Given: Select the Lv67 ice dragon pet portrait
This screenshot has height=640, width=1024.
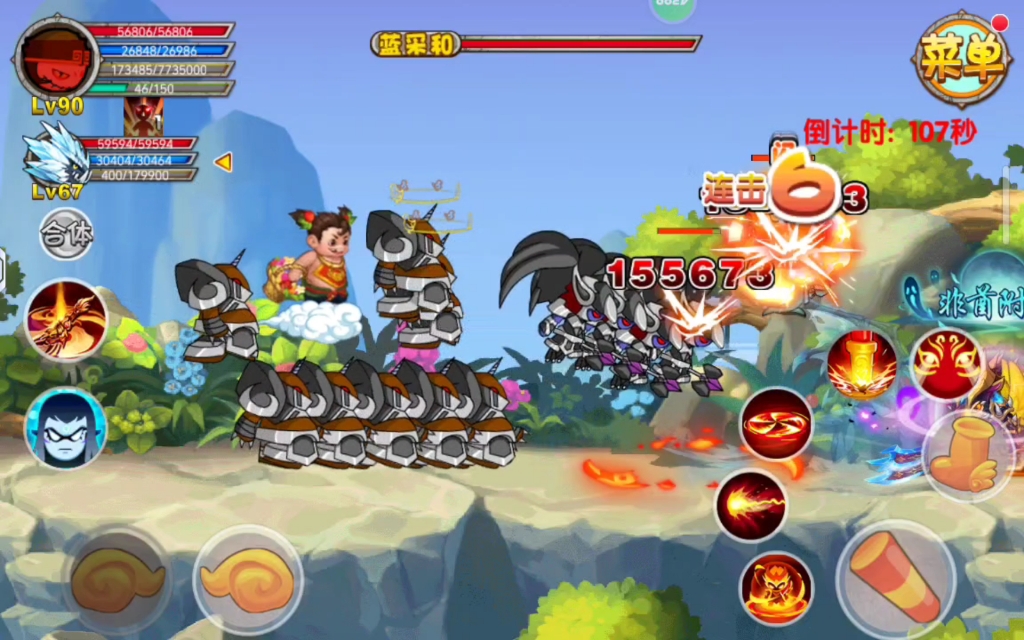Looking at the screenshot, I should [56, 155].
